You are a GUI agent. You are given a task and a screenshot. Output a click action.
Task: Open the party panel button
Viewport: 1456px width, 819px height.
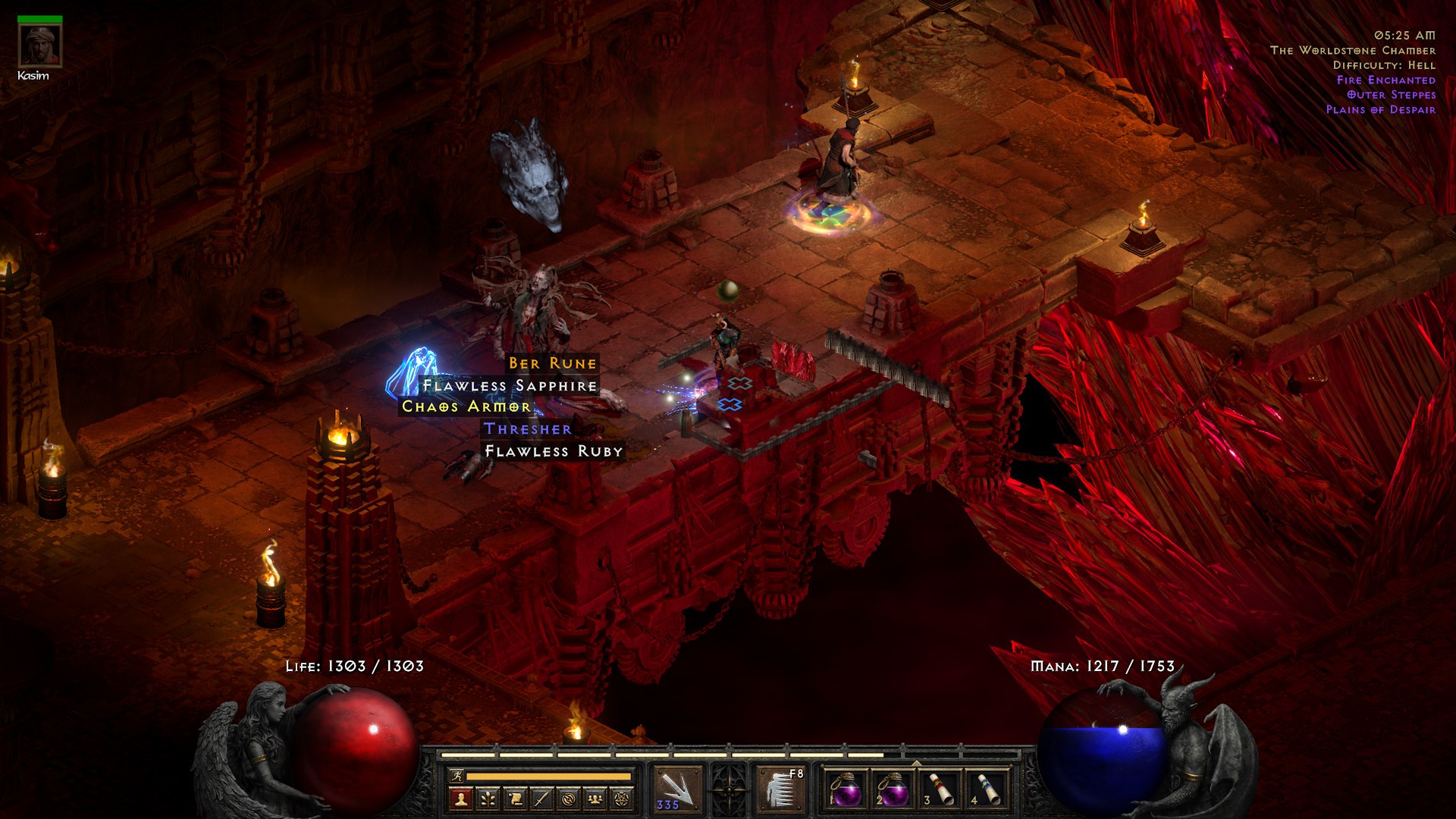[595, 799]
